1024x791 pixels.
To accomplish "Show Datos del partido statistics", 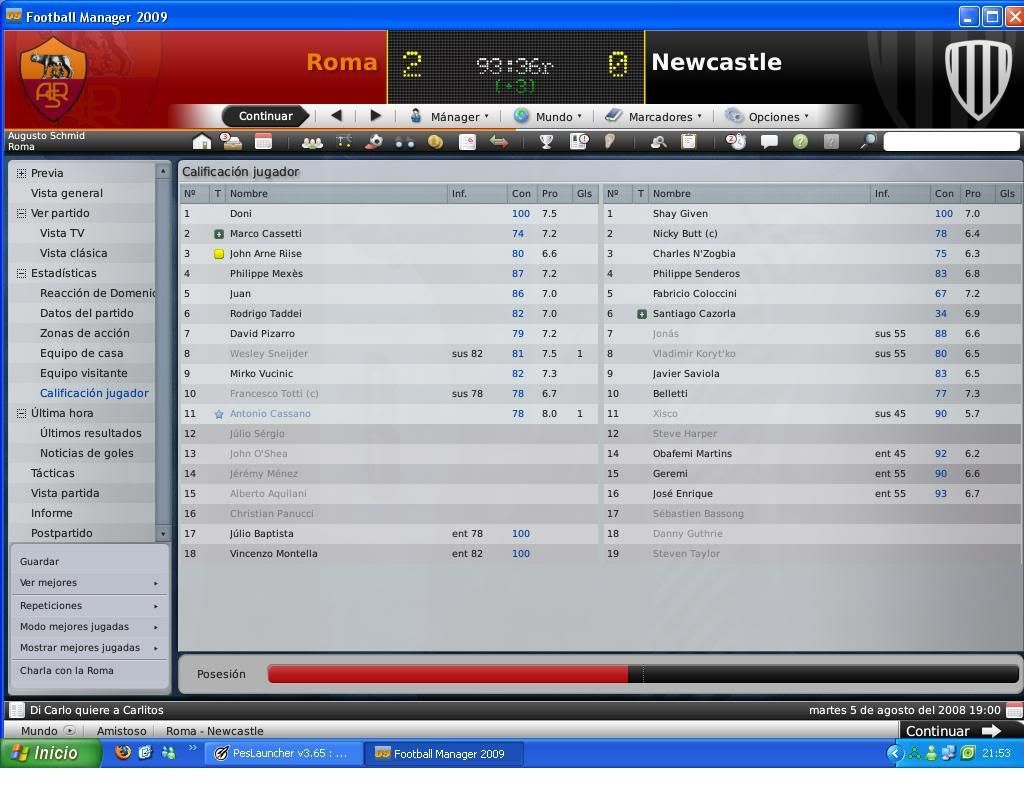I will point(86,313).
